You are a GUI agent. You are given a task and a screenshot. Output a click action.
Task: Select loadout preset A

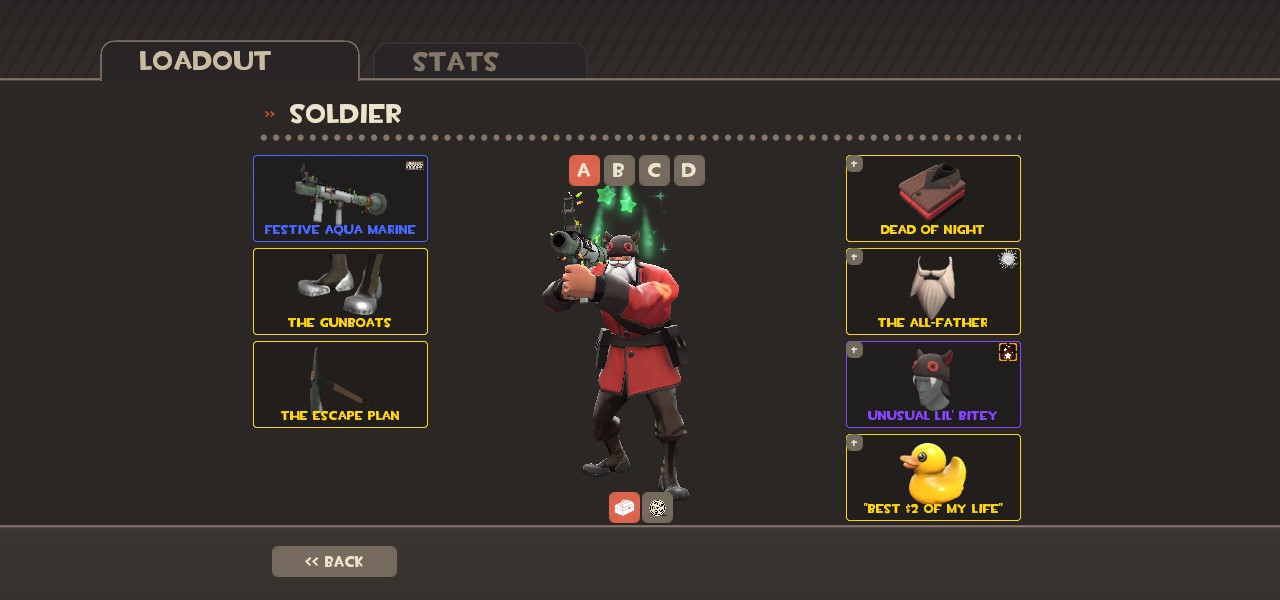coord(584,171)
